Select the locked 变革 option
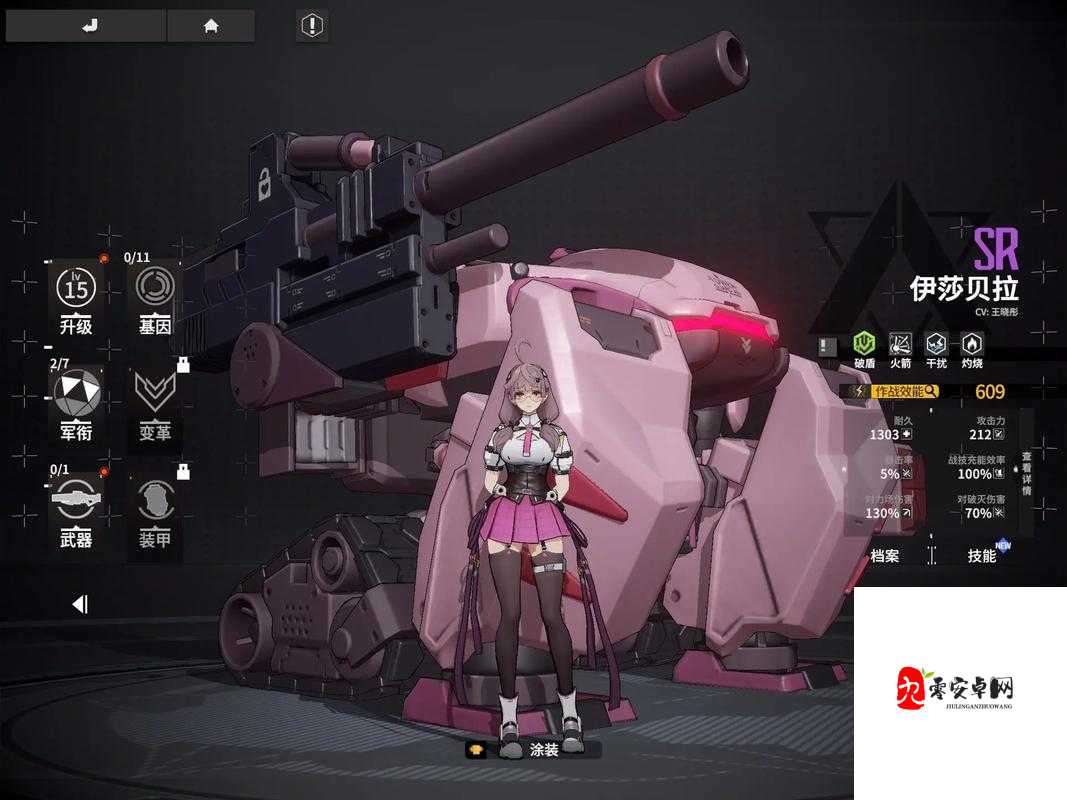Viewport: 1067px width, 800px height. coord(155,406)
